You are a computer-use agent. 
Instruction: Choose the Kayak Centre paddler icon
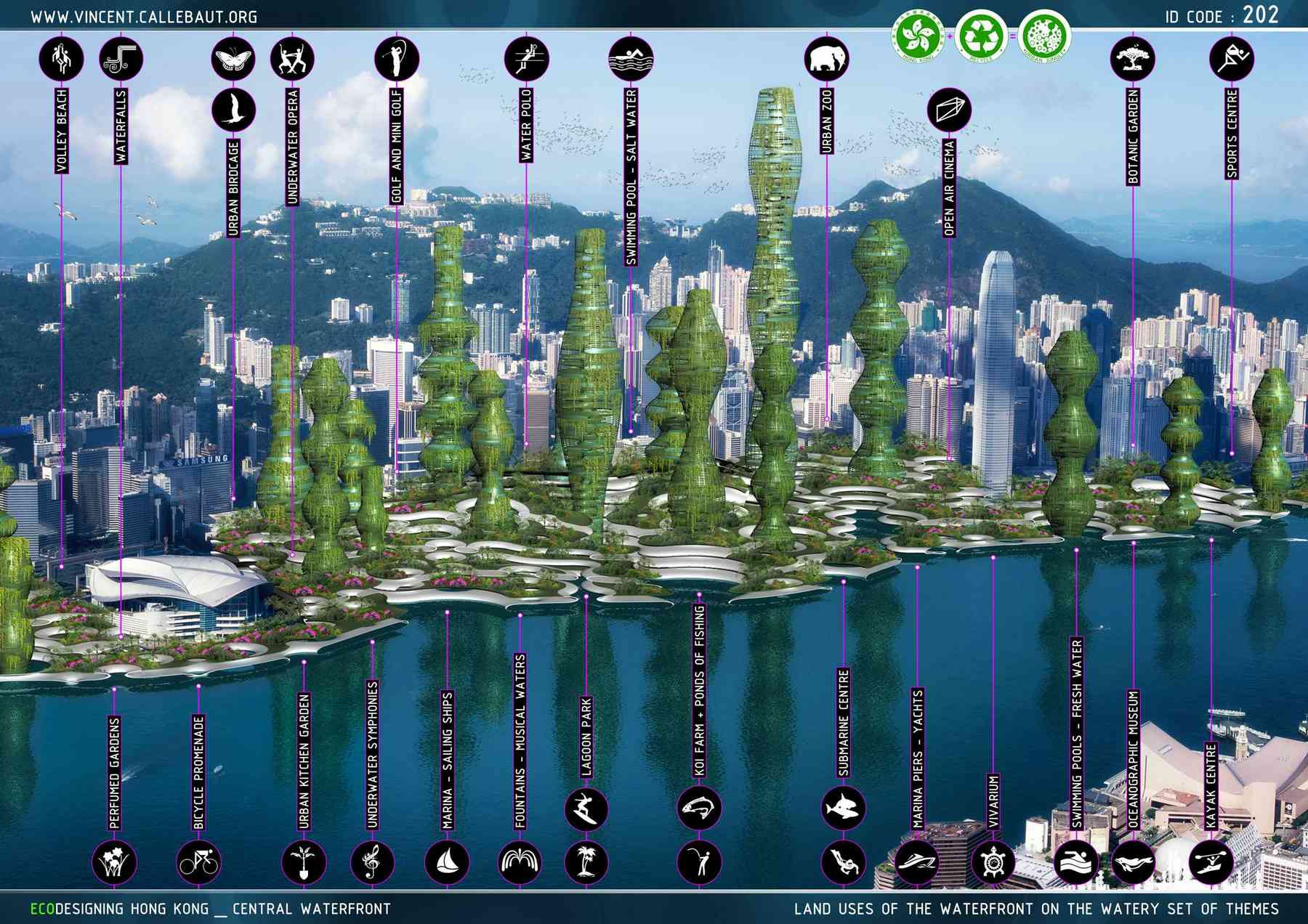pos(1211,862)
